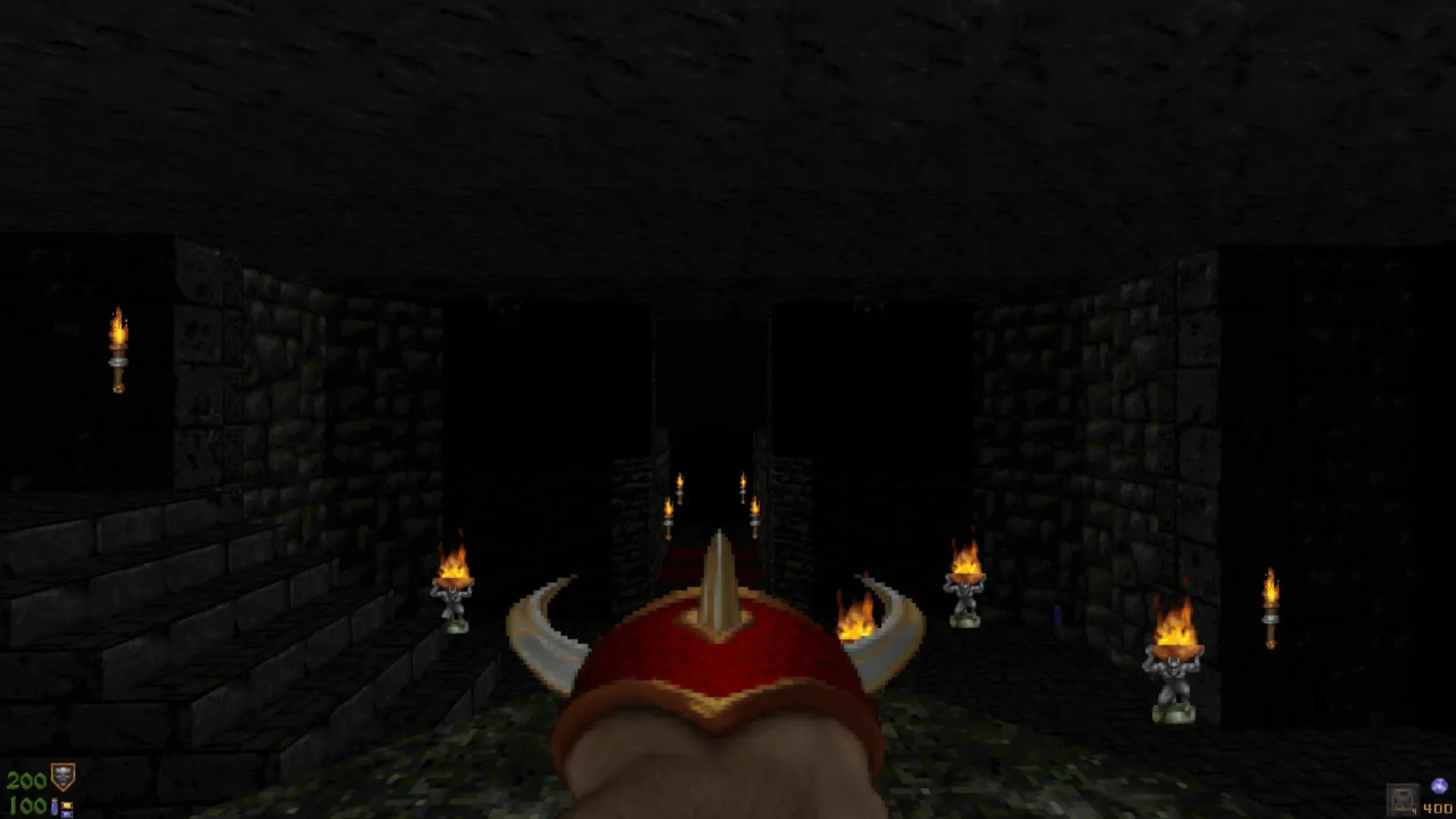Click the blue mana crystal ammo icon
The height and width of the screenshot is (819, 1456).
1440,786
